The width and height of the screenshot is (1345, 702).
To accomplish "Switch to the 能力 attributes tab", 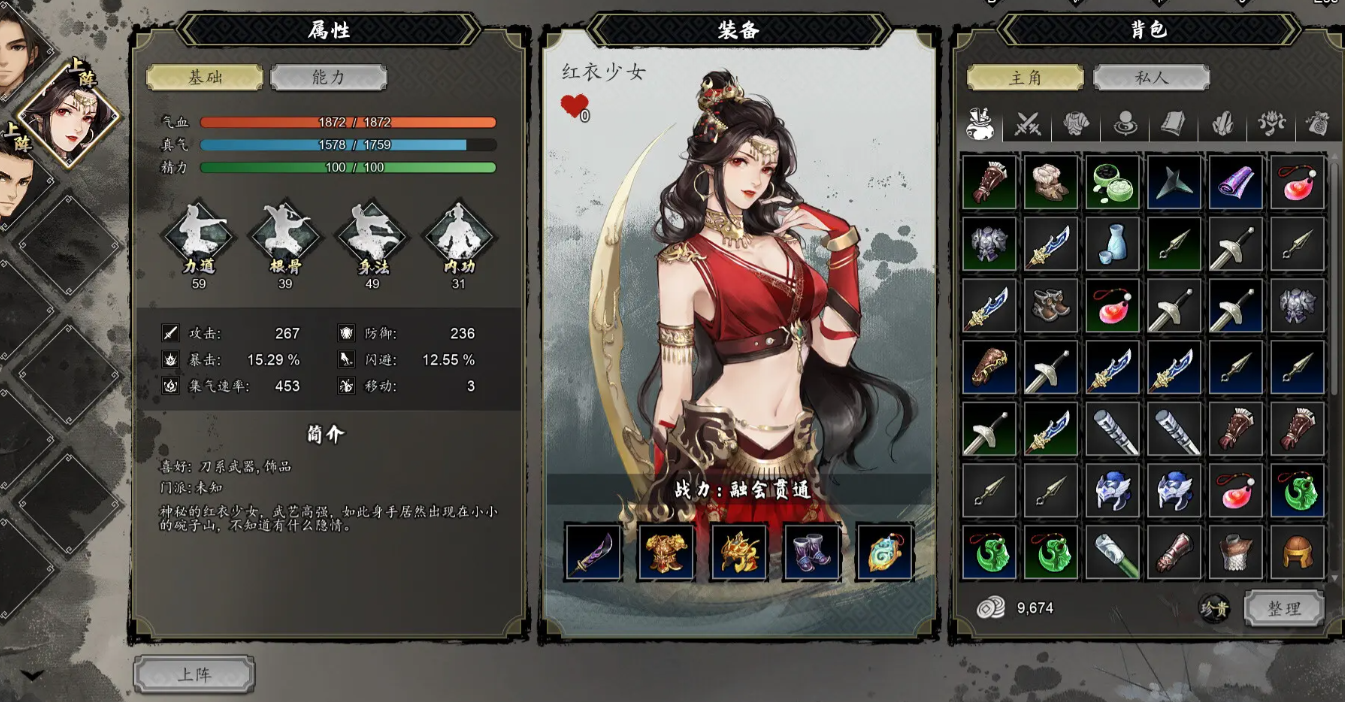I will [x=328, y=77].
